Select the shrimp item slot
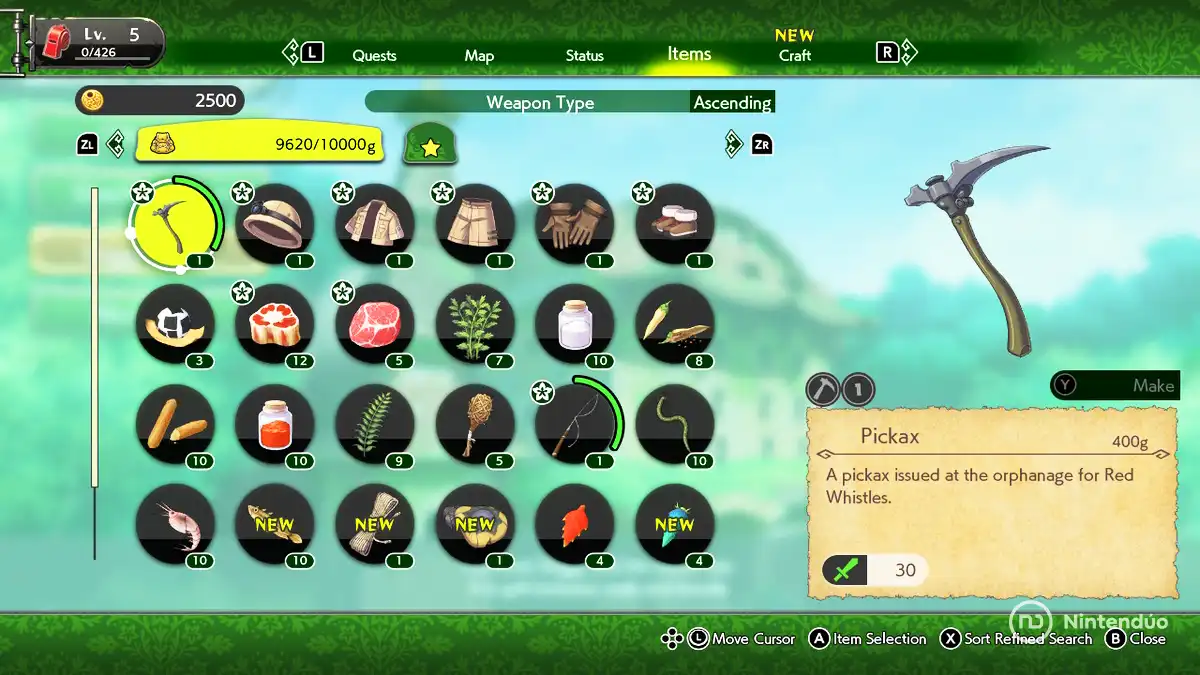1200x675 pixels. pyautogui.click(x=174, y=524)
